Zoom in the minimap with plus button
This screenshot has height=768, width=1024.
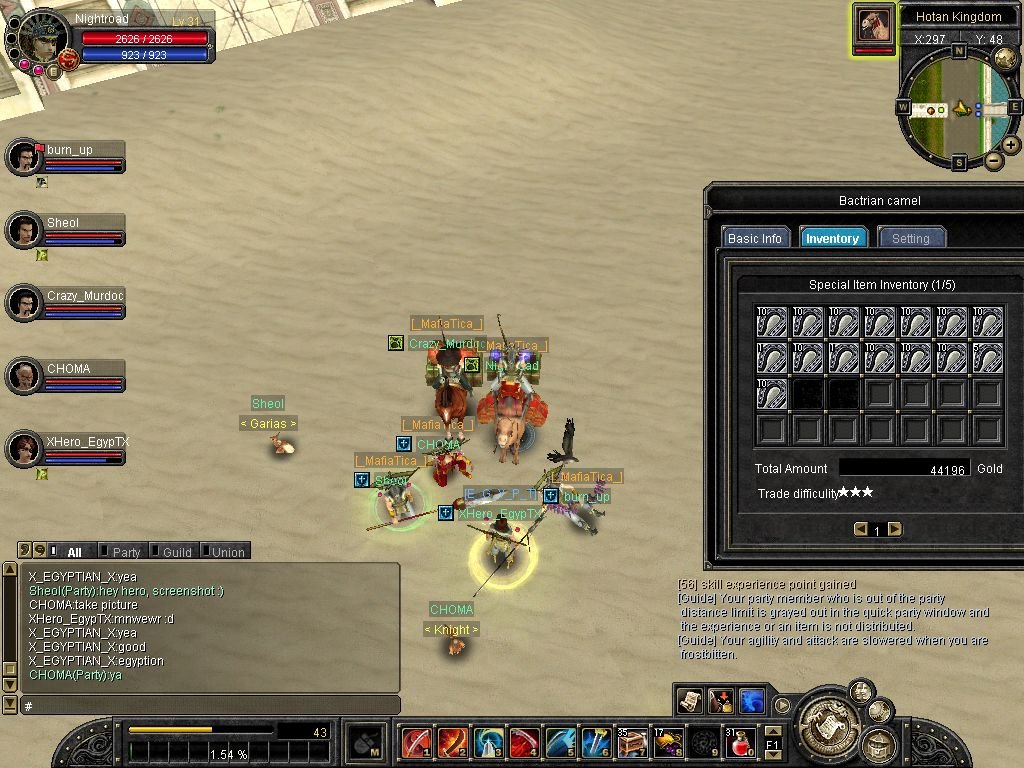click(1011, 145)
